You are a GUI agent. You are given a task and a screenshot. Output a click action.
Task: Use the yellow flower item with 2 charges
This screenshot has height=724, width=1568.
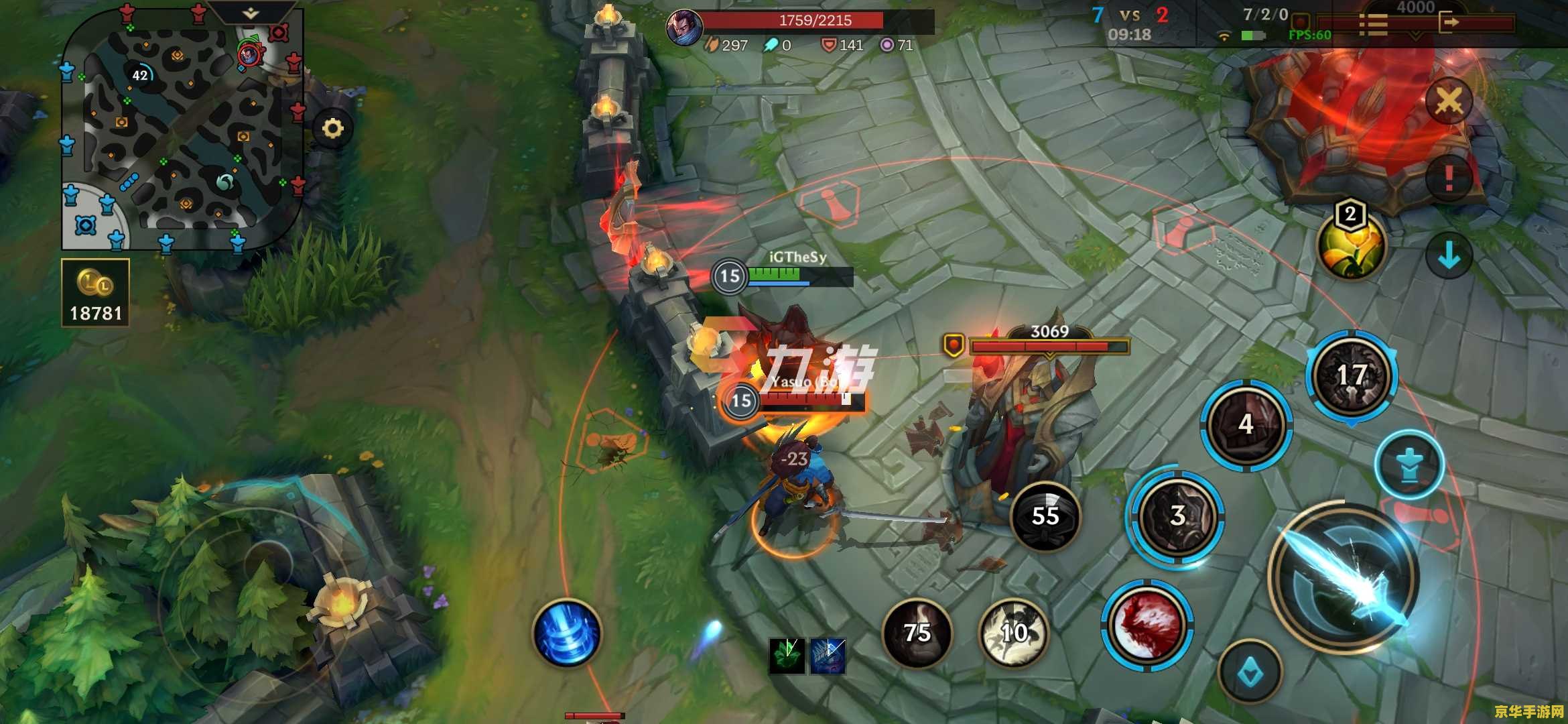click(x=1350, y=245)
